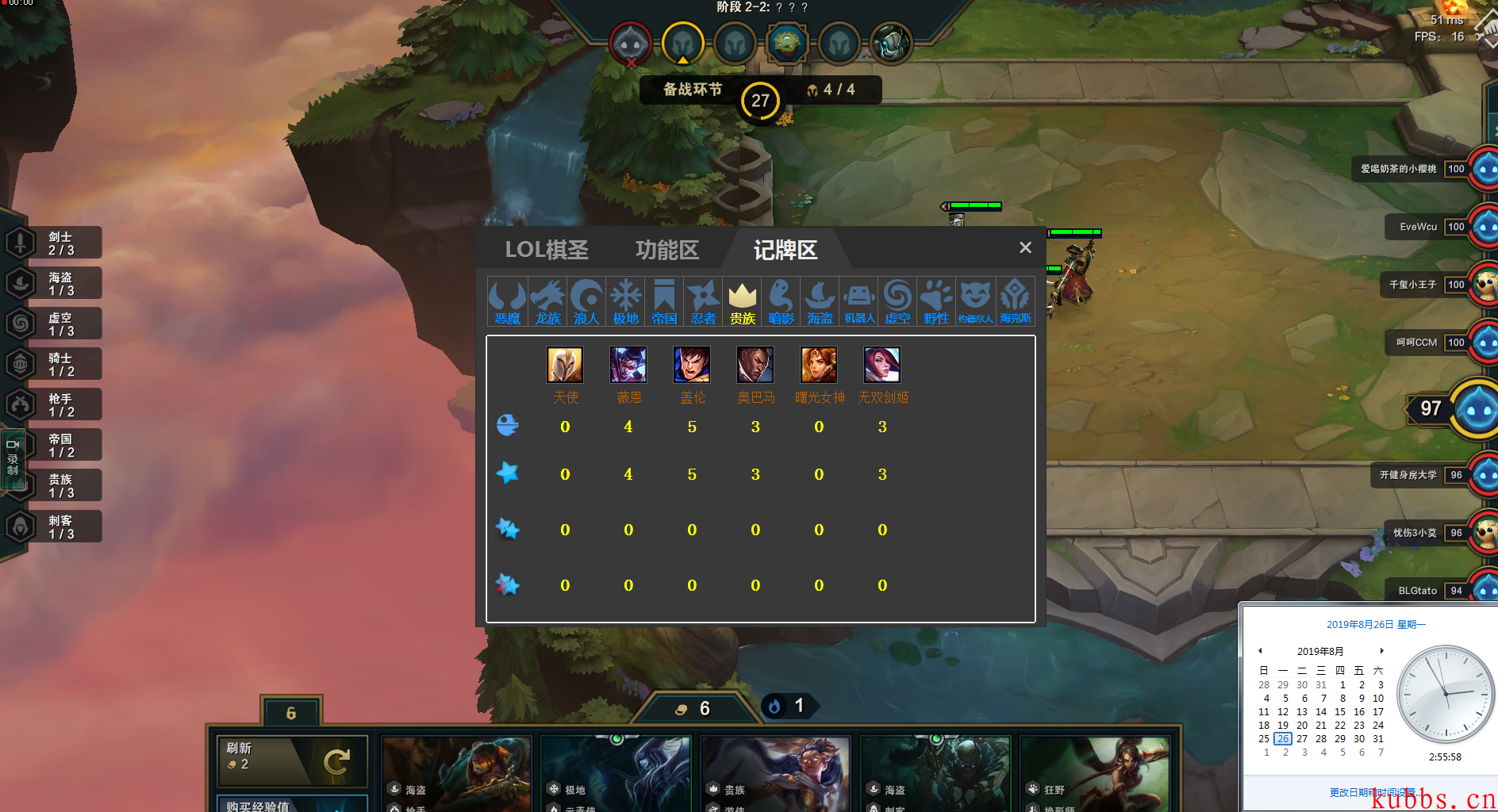Select the 记牌区 tab
Viewport: 1498px width, 812px height.
tap(785, 251)
